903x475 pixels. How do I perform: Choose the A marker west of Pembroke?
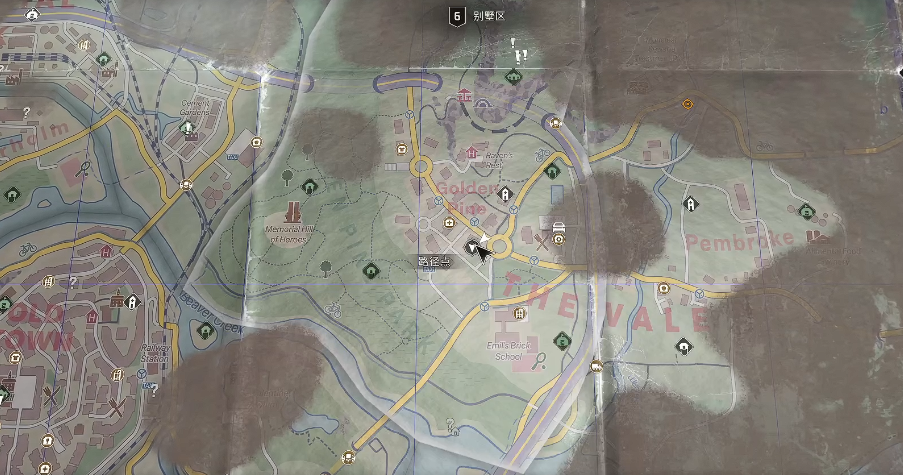click(690, 204)
